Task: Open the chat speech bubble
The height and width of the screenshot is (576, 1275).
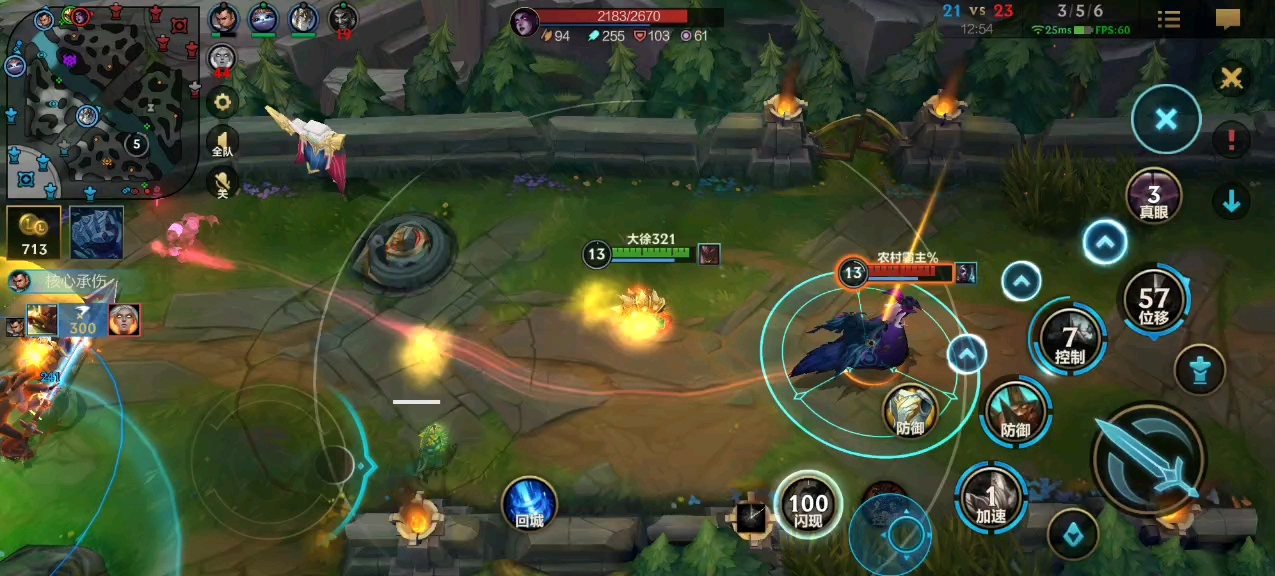Action: 1228,19
